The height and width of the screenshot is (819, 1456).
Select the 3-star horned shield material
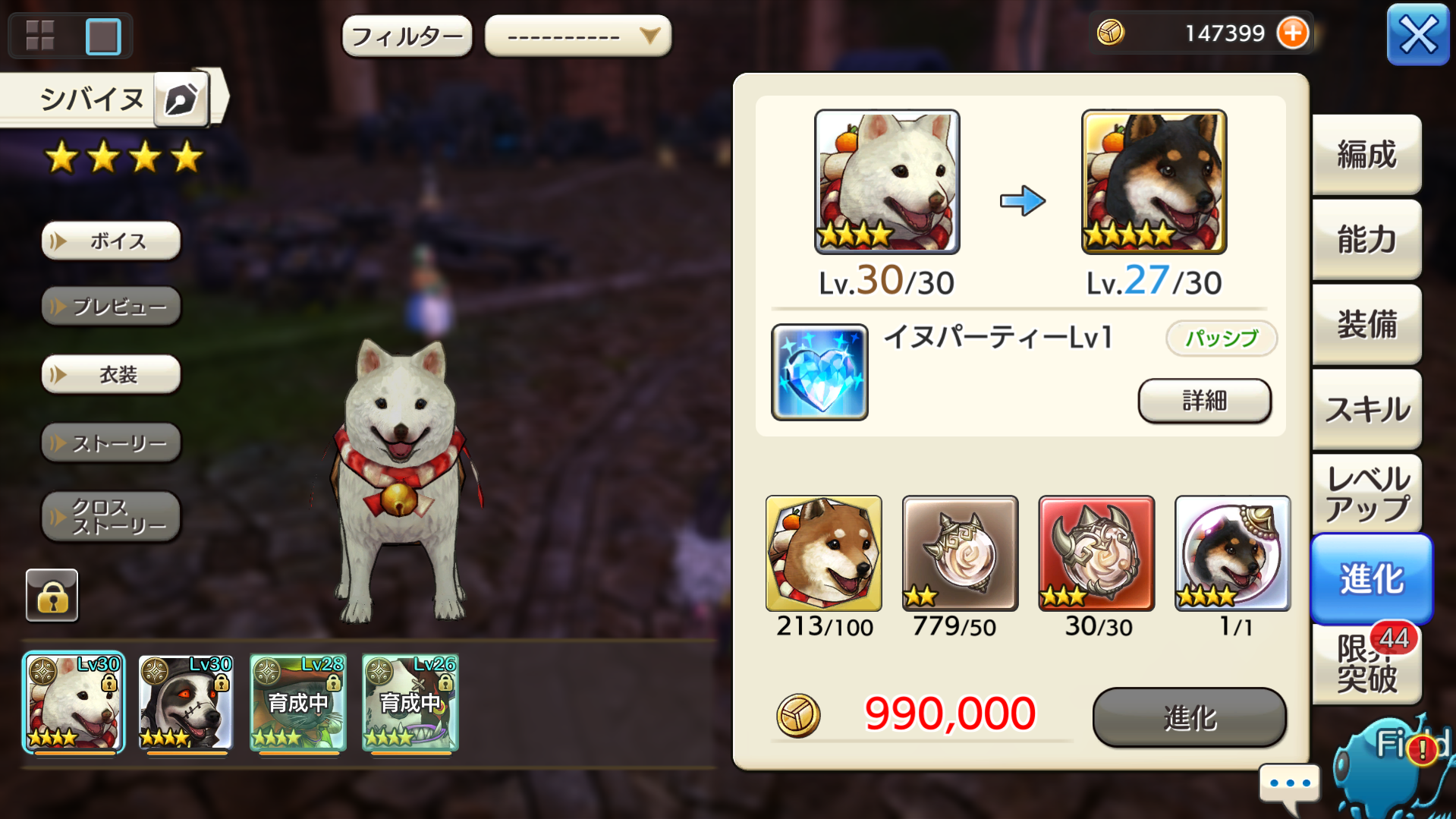[x=1096, y=553]
